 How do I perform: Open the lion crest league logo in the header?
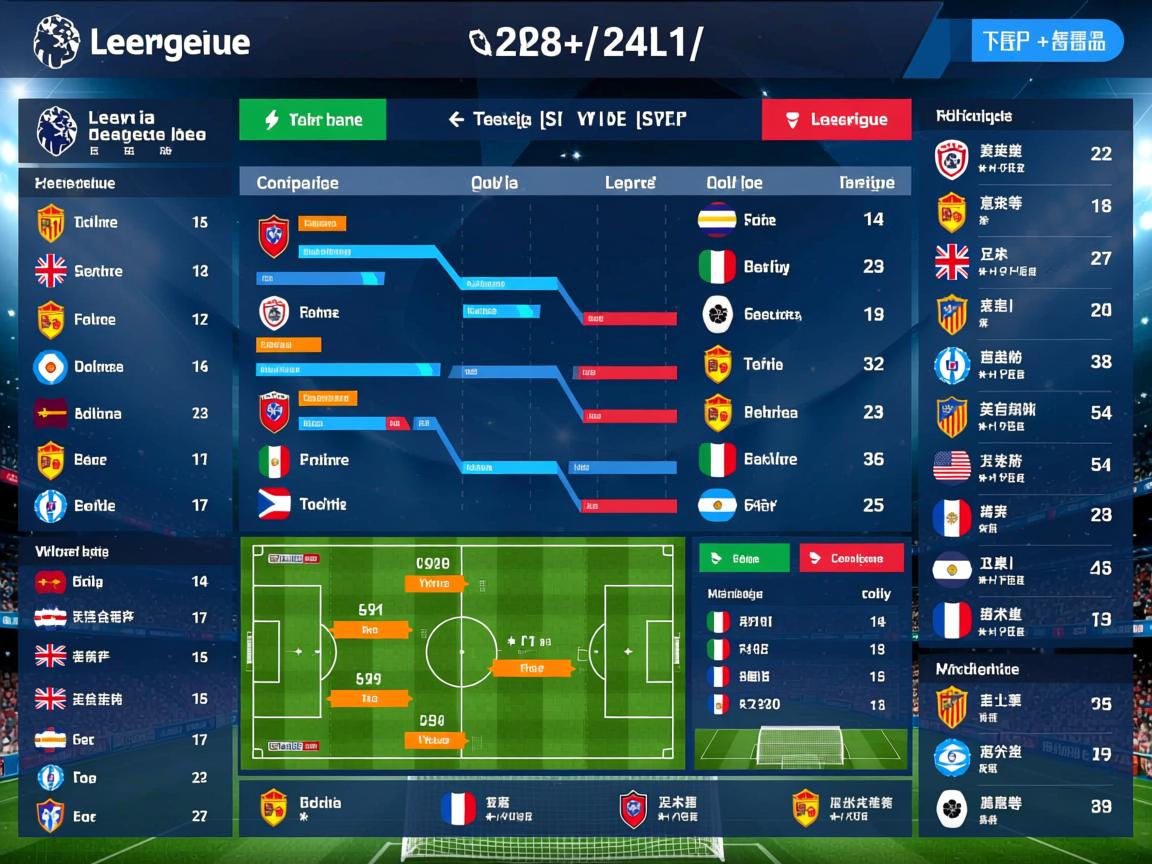coord(56,42)
